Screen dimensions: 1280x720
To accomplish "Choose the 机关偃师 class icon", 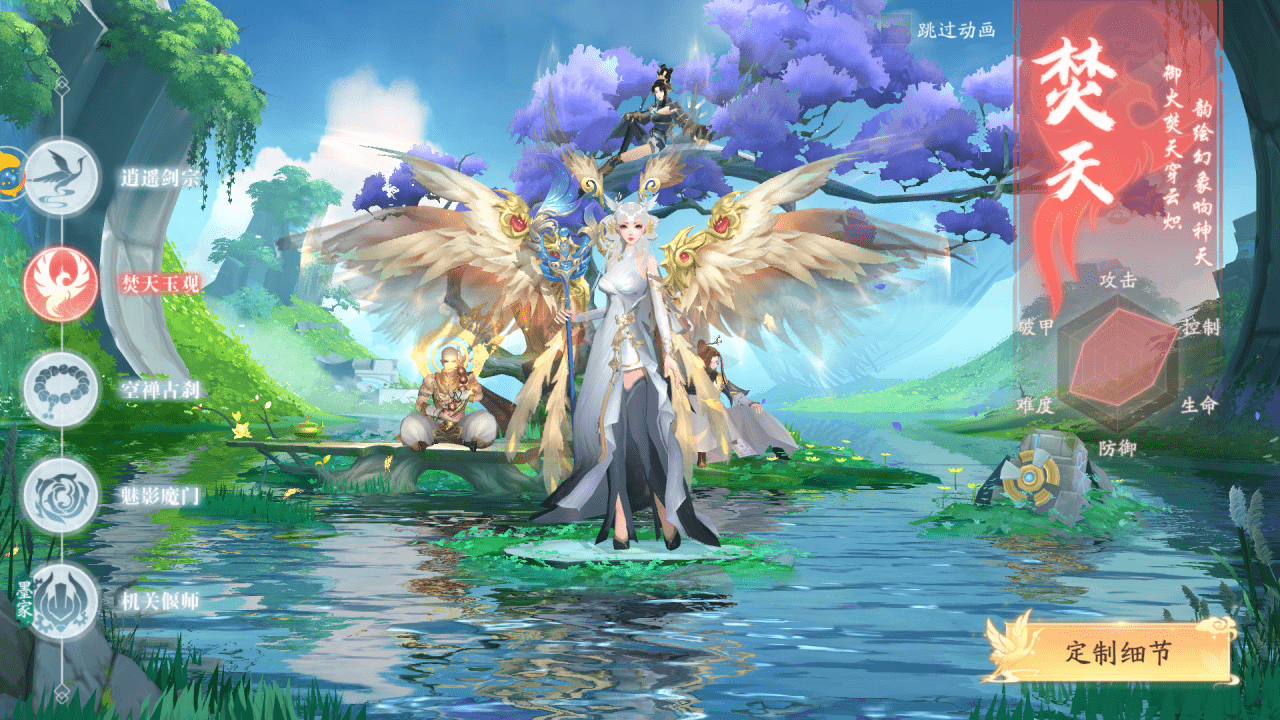I will tap(61, 601).
